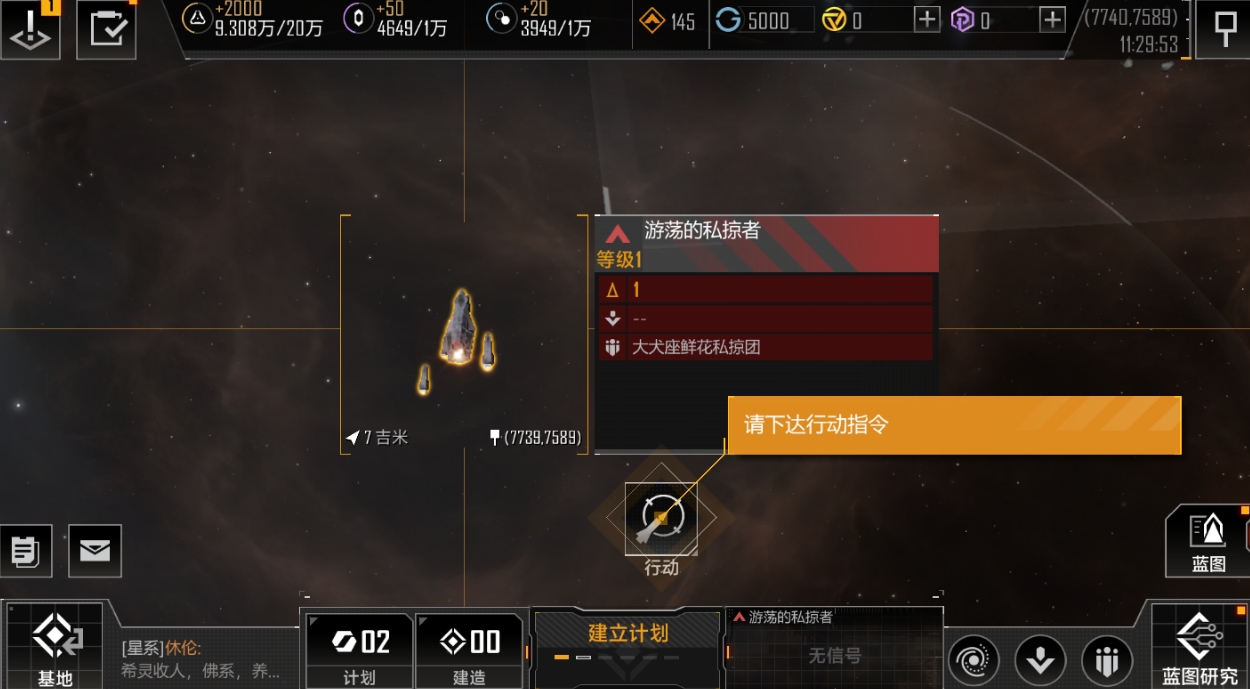This screenshot has height=689, width=1250.
Task: Open the map pin bookmark button
Action: pos(1224,29)
